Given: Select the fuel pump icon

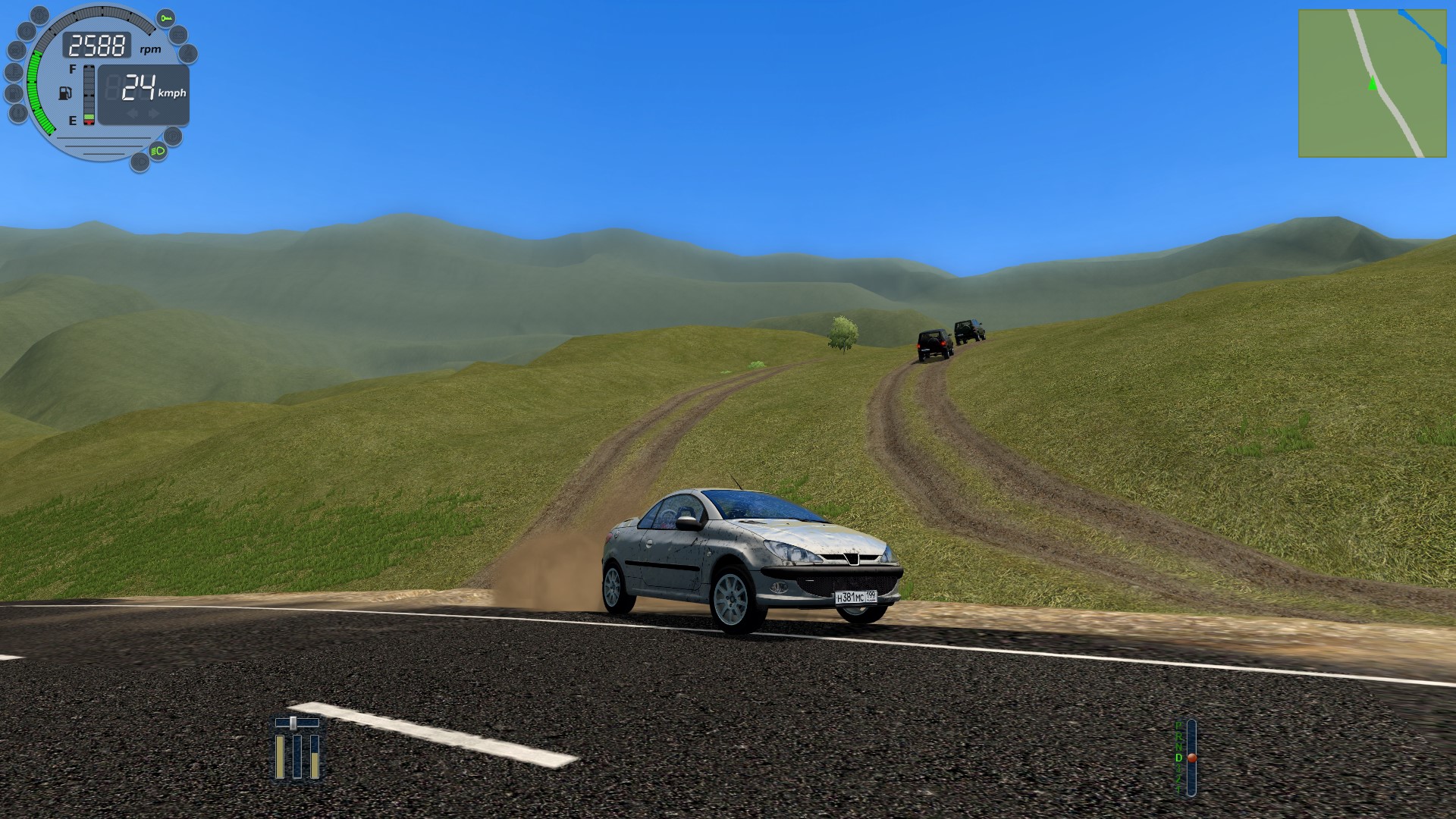Looking at the screenshot, I should click(x=67, y=94).
